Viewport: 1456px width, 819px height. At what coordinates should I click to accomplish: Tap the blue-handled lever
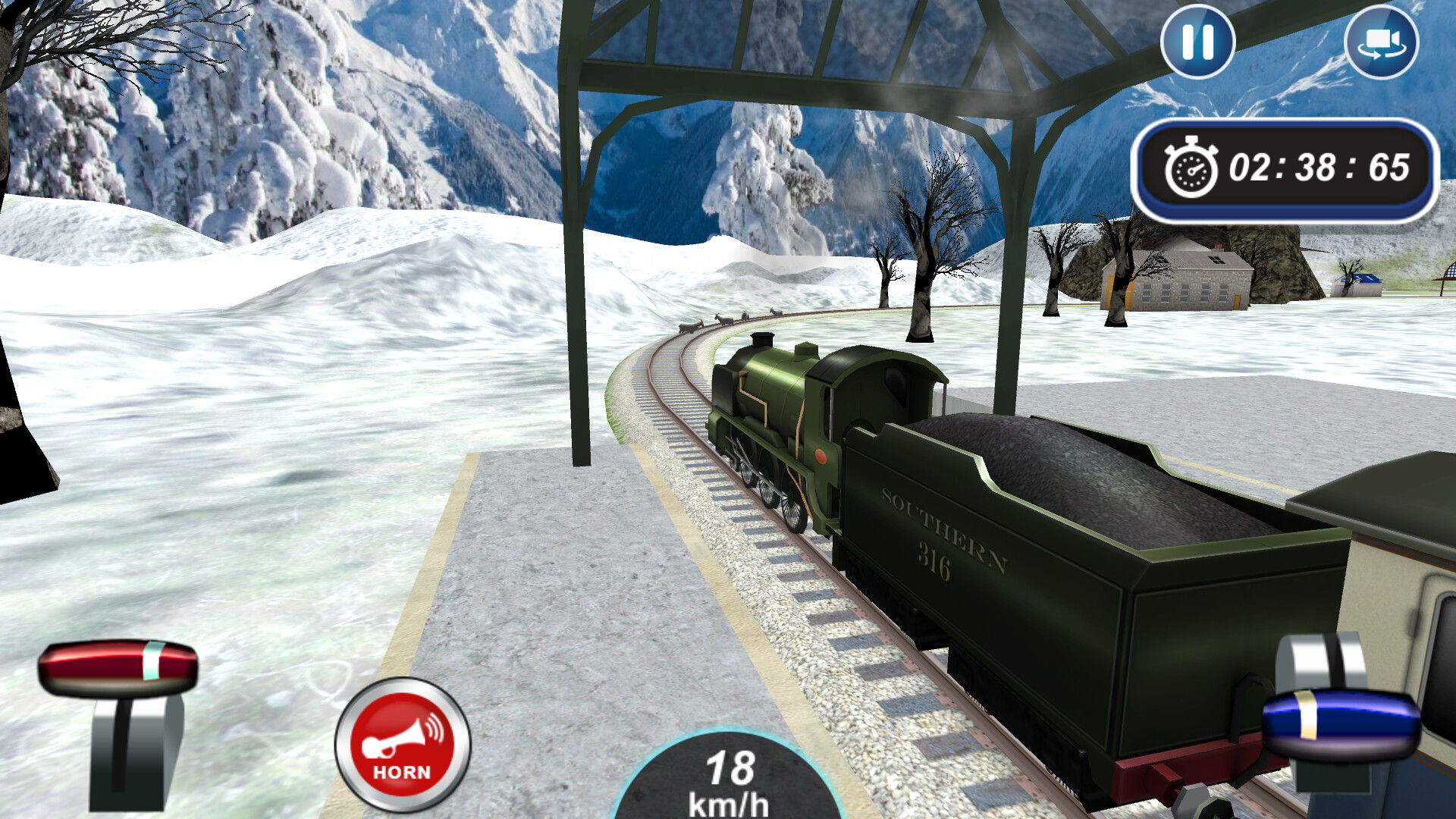(x=1340, y=722)
